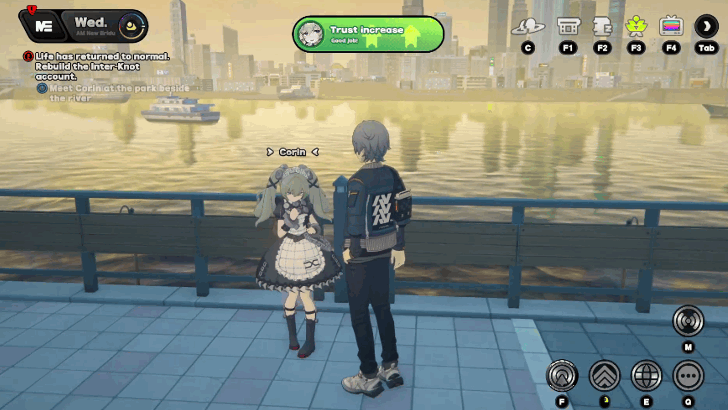The width and height of the screenshot is (728, 410).
Task: Open the Trust increase notification
Action: tap(368, 32)
